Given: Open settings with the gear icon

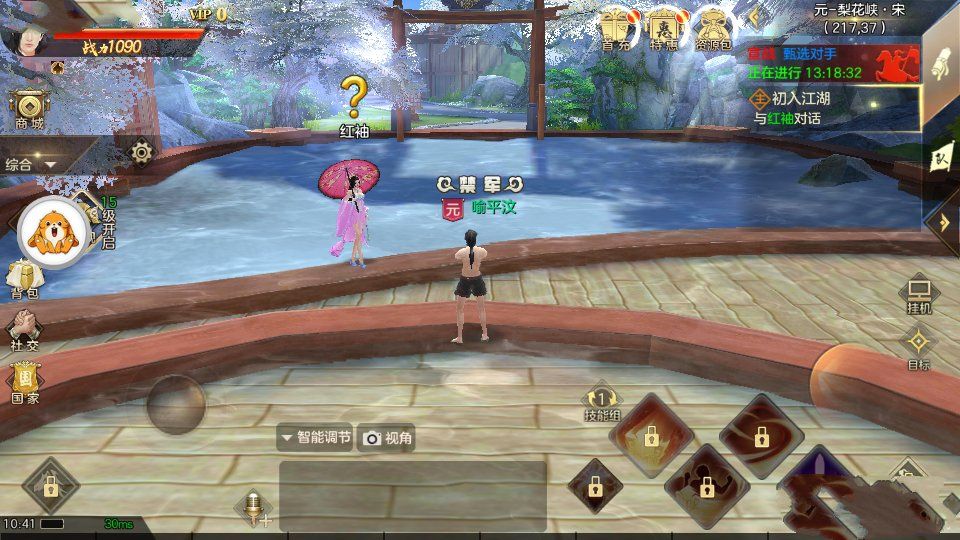Looking at the screenshot, I should 142,152.
